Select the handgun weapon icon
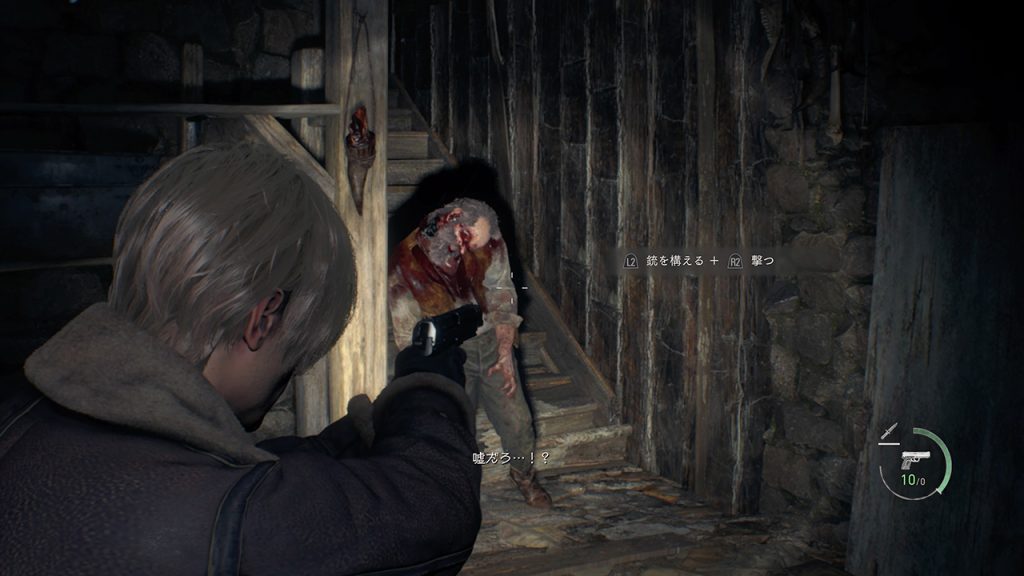 pyautogui.click(x=915, y=461)
